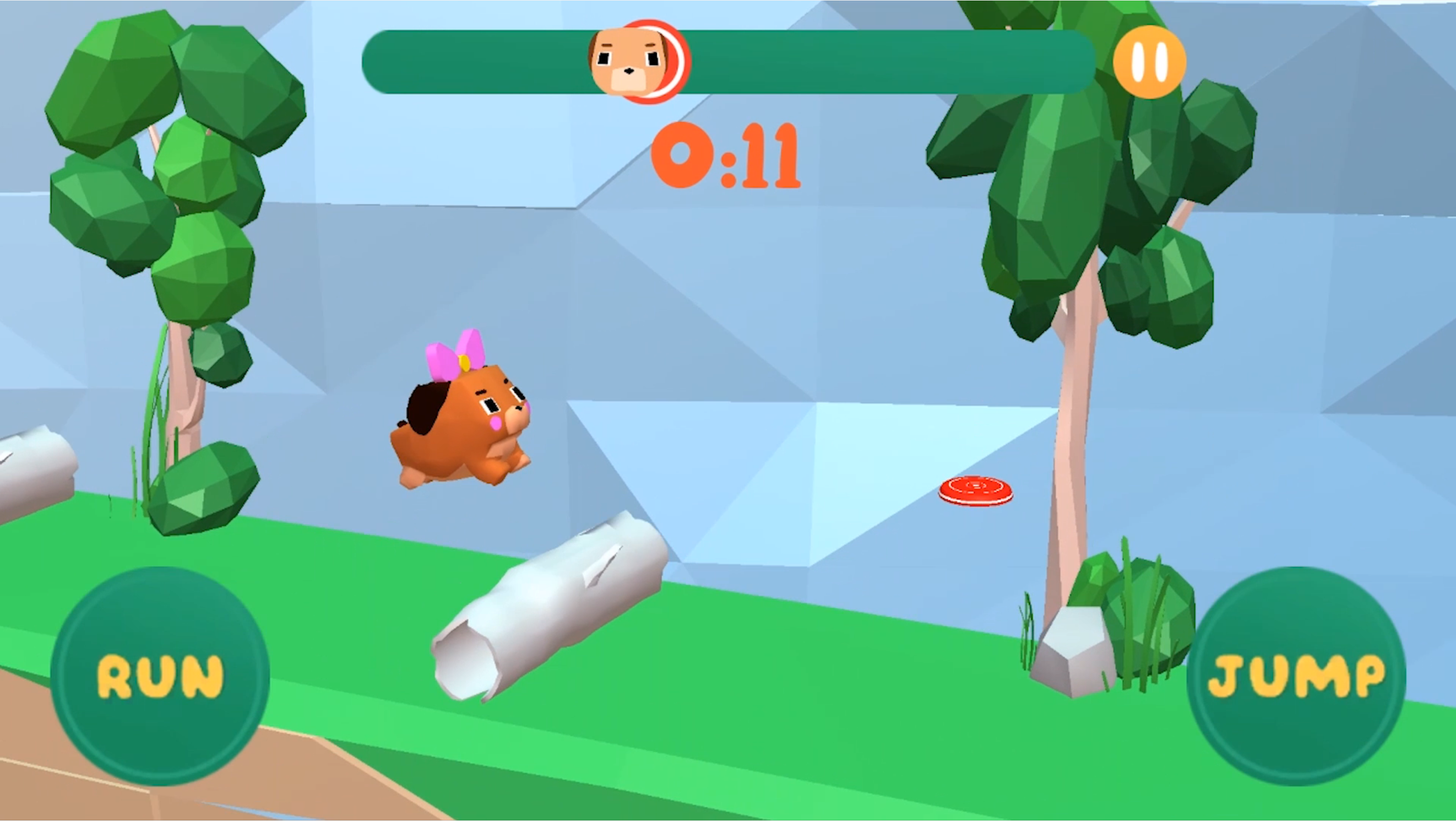Tap the green RUN button
This screenshot has width=1456, height=821.
[x=160, y=676]
